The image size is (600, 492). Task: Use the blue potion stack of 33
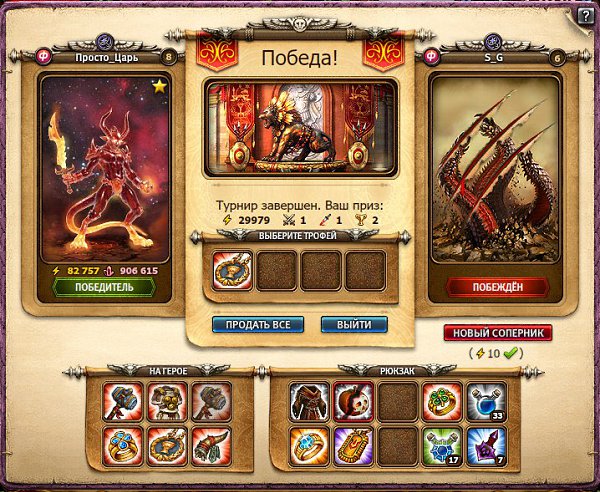click(x=485, y=400)
